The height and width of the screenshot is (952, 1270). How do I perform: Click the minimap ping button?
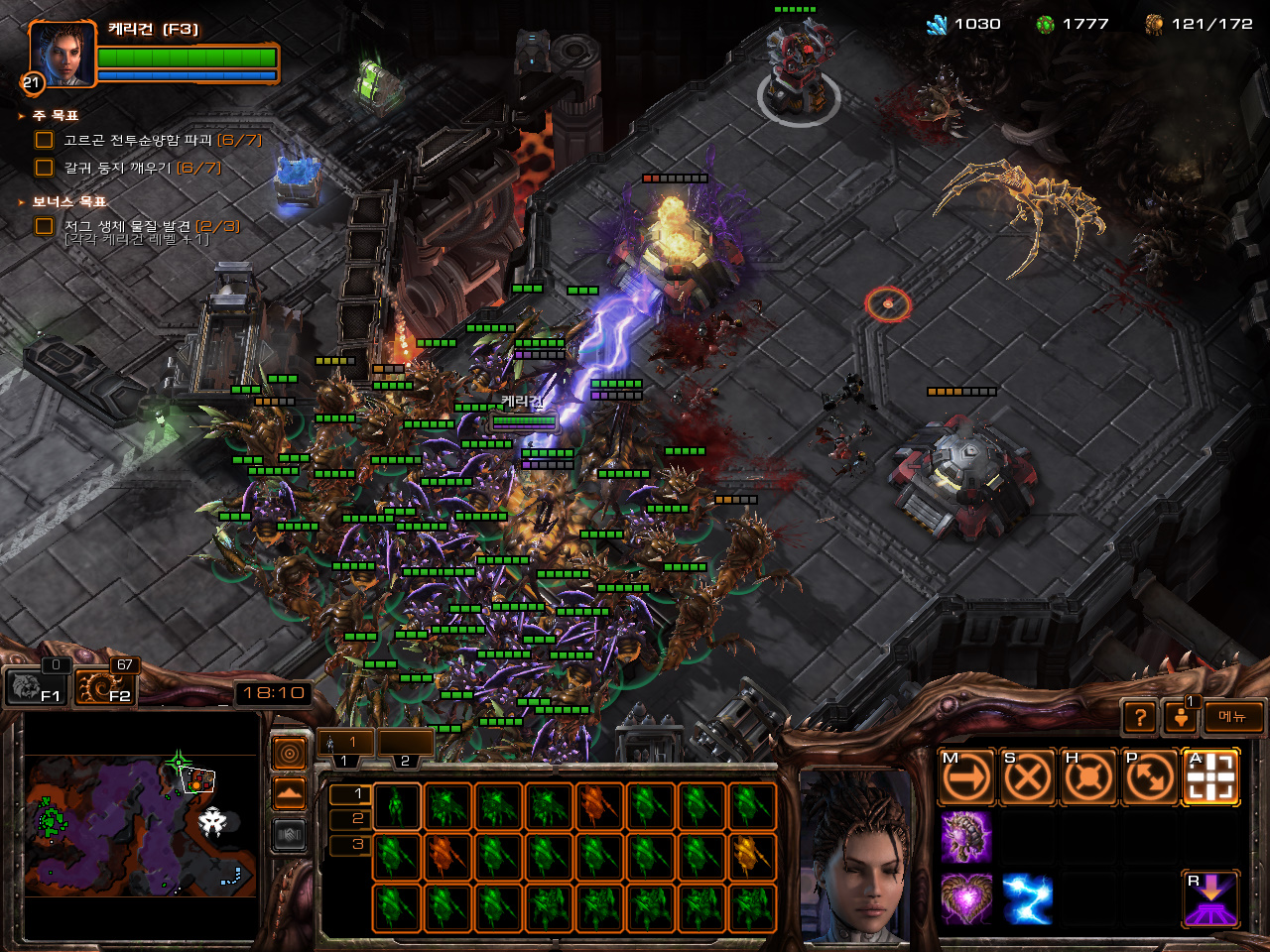pyautogui.click(x=289, y=756)
